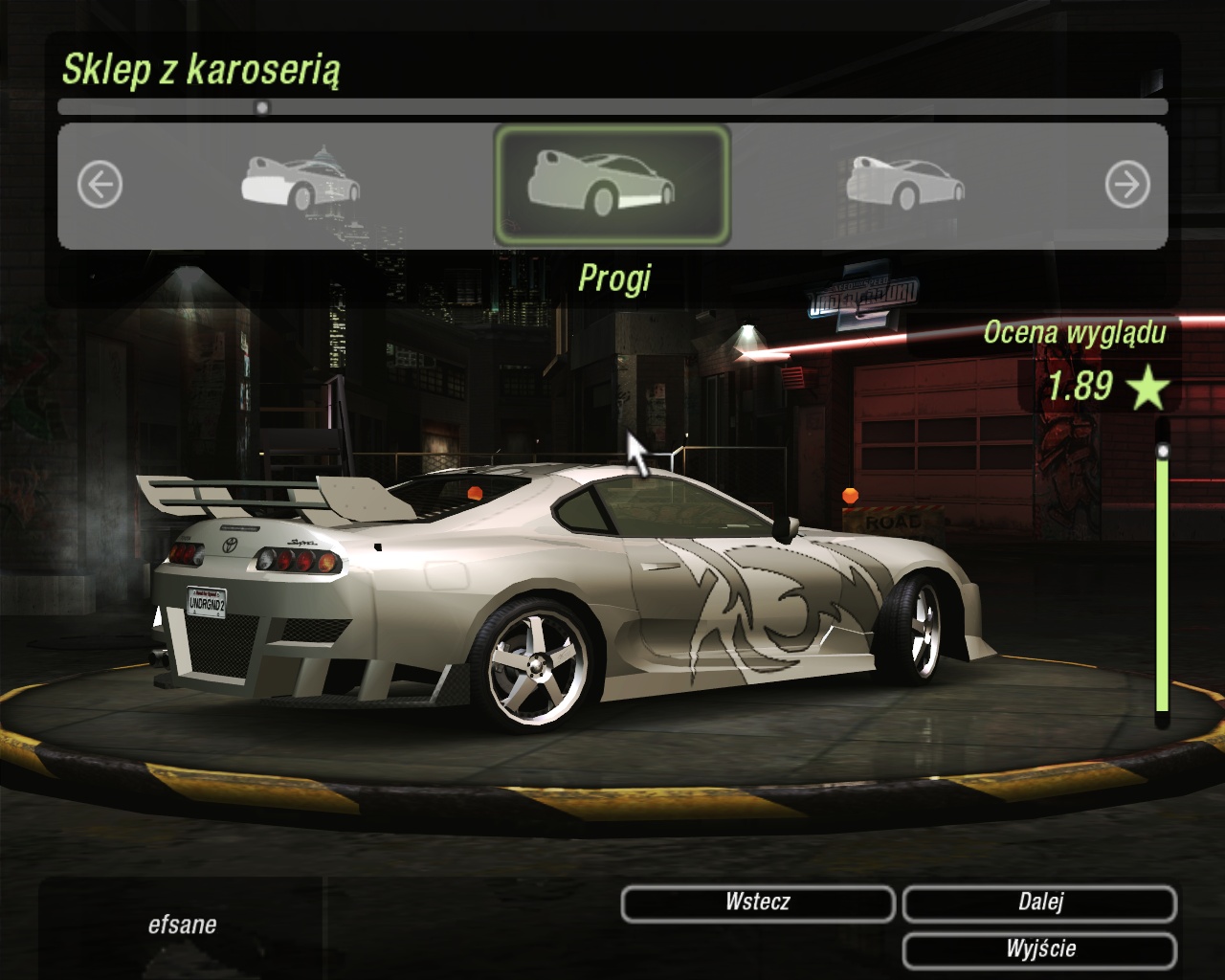The width and height of the screenshot is (1225, 980).
Task: Exit the shop via Wyjście
Action: pyautogui.click(x=1039, y=949)
